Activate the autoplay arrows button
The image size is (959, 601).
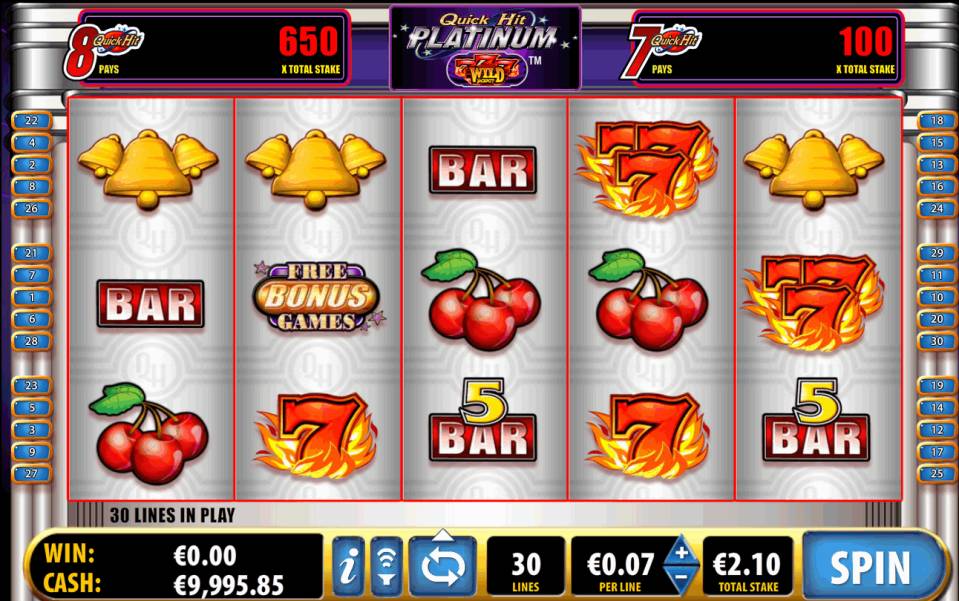442,566
